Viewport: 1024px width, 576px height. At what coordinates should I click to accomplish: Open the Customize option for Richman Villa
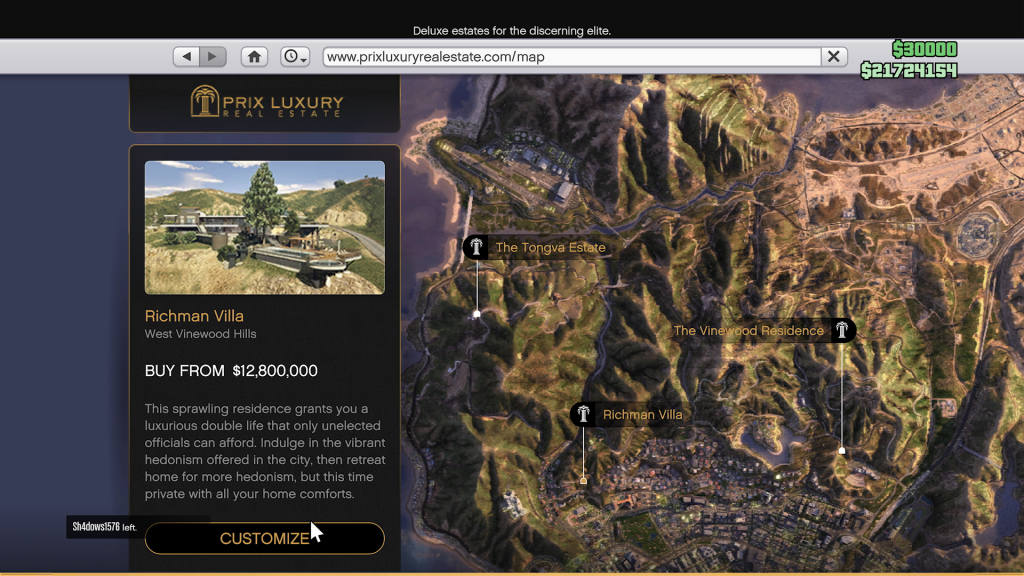pyautogui.click(x=264, y=538)
